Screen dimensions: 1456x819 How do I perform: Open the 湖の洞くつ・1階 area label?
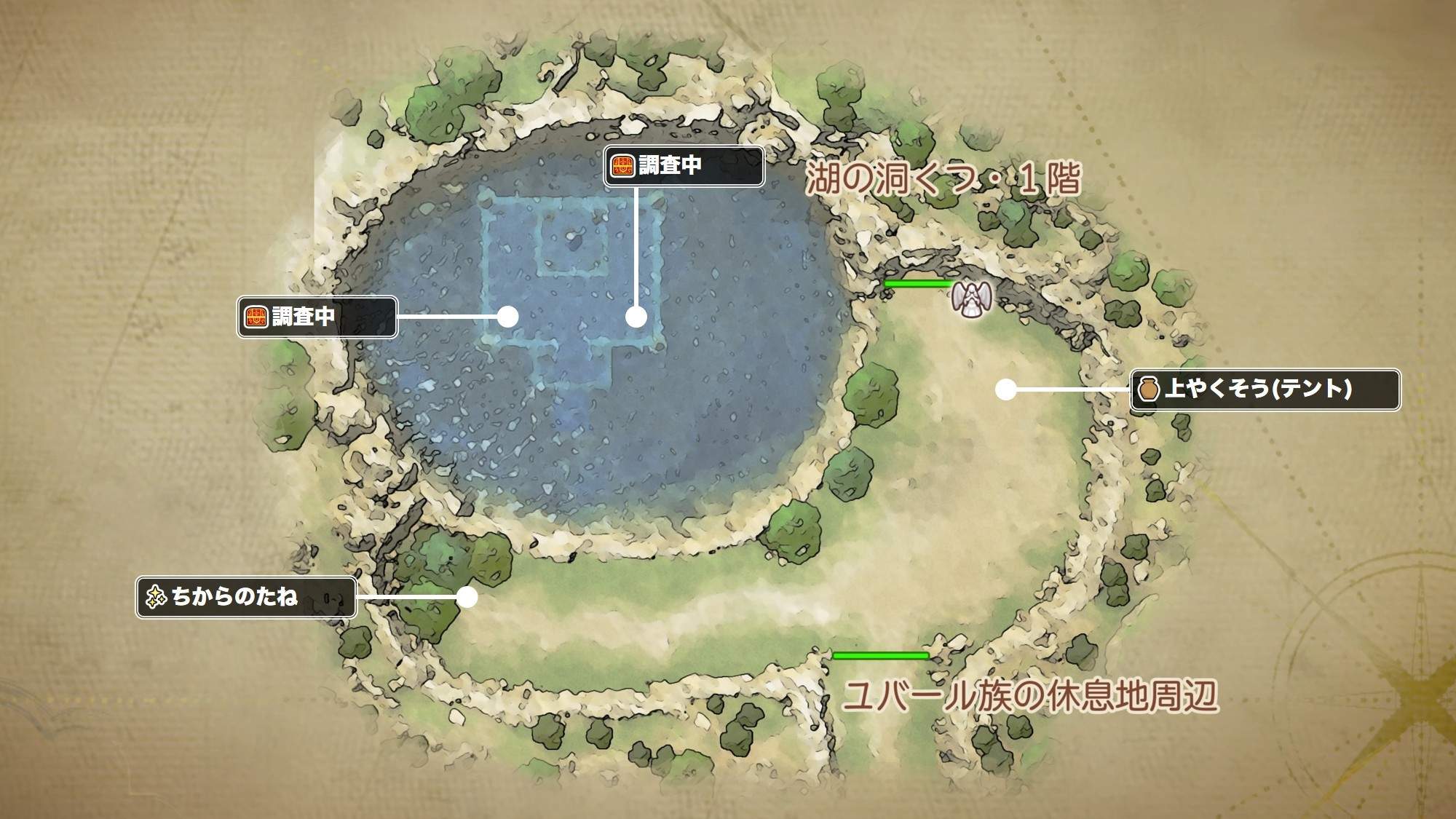coord(943,179)
